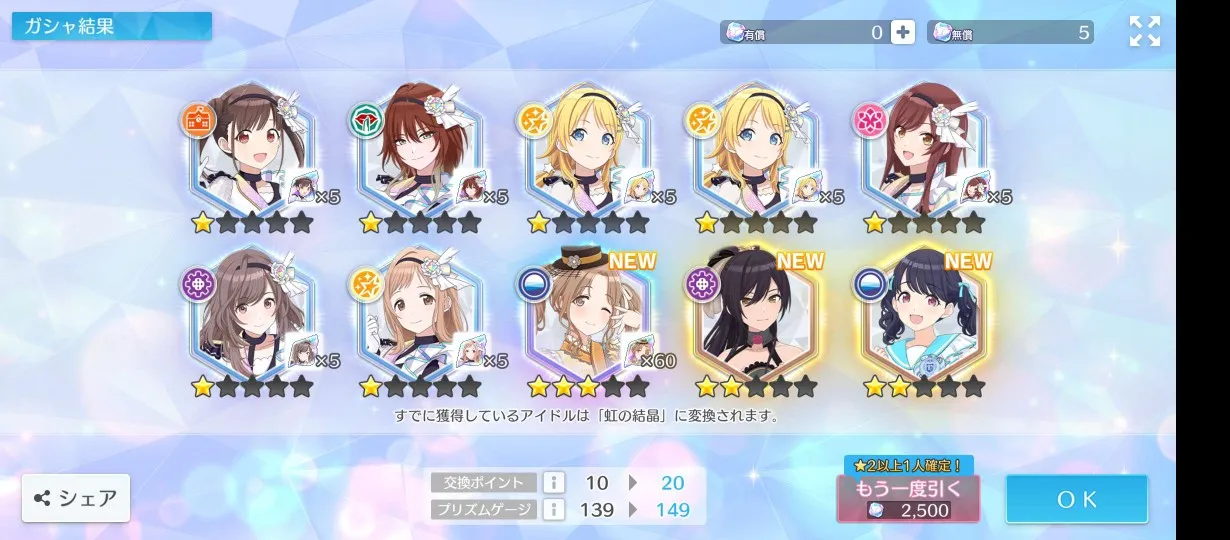Toggle fullscreen with the expand arrows icon
Screen dimensions: 1230x540
(1144, 31)
